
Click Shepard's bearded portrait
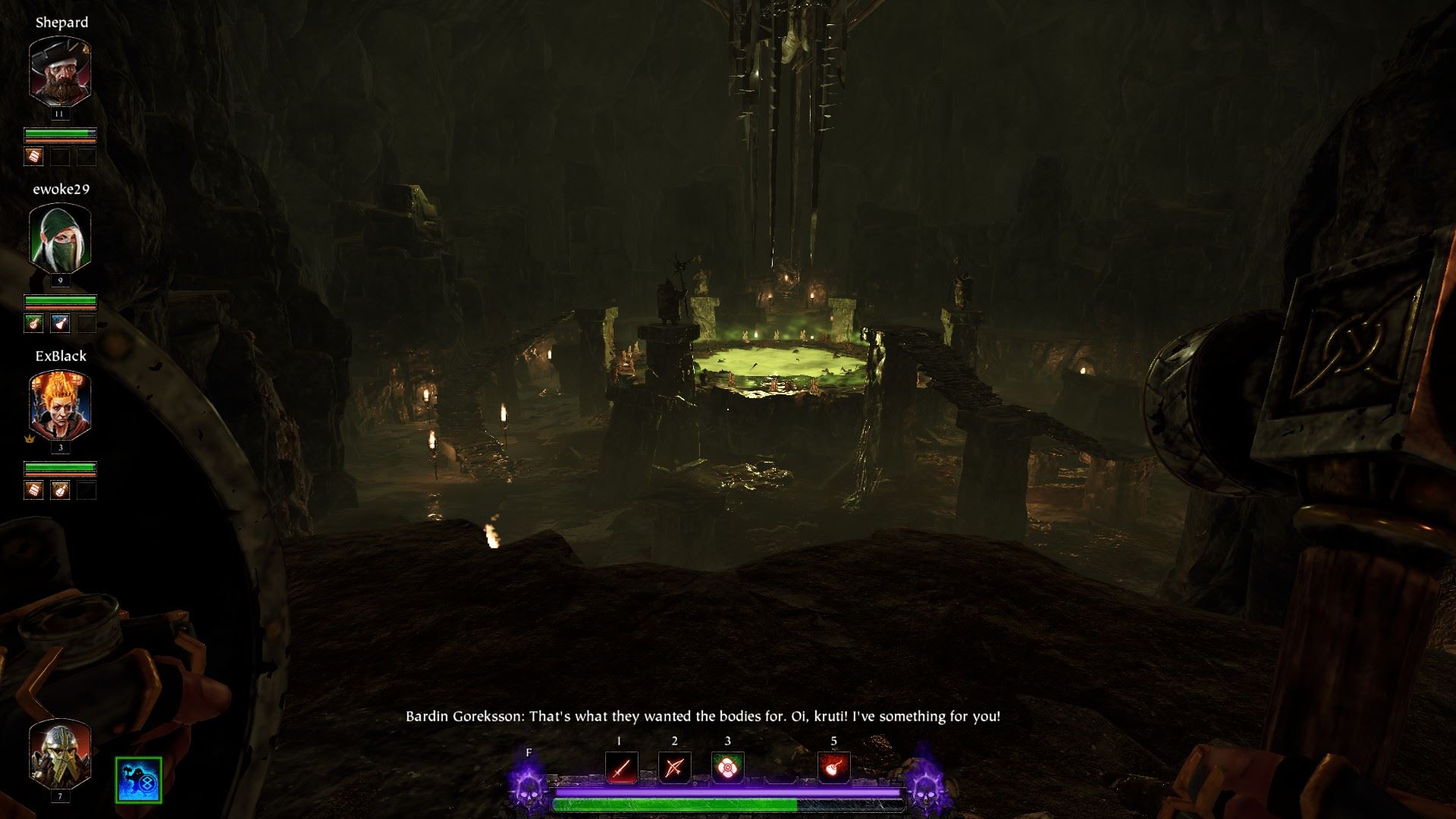click(60, 70)
